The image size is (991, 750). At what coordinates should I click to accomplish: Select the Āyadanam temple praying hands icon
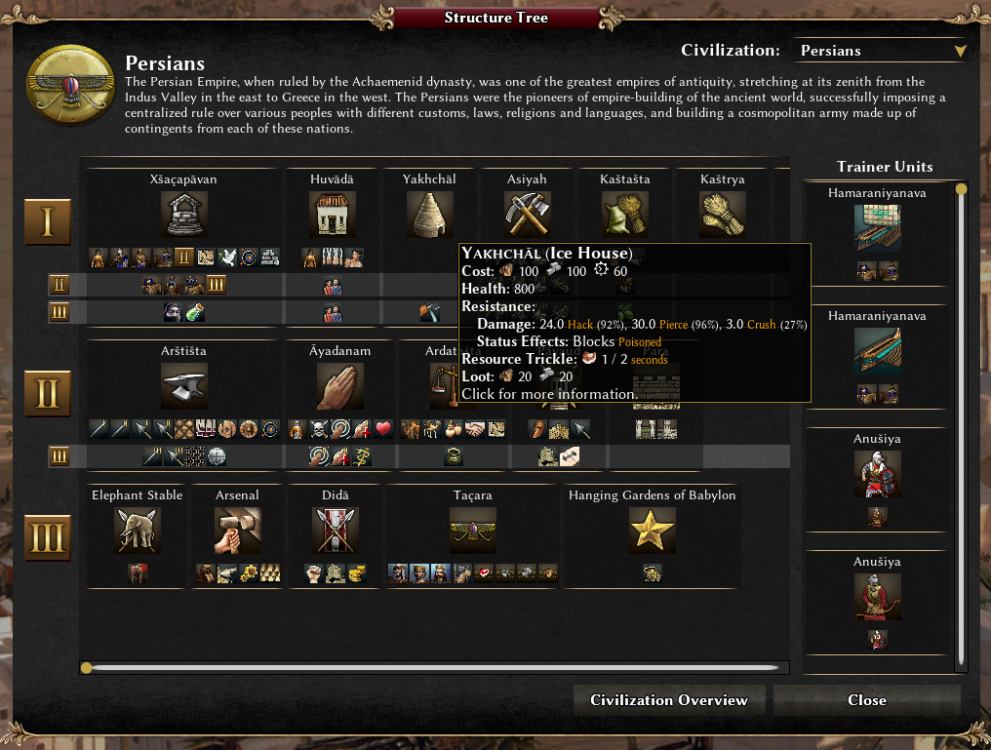coord(339,386)
